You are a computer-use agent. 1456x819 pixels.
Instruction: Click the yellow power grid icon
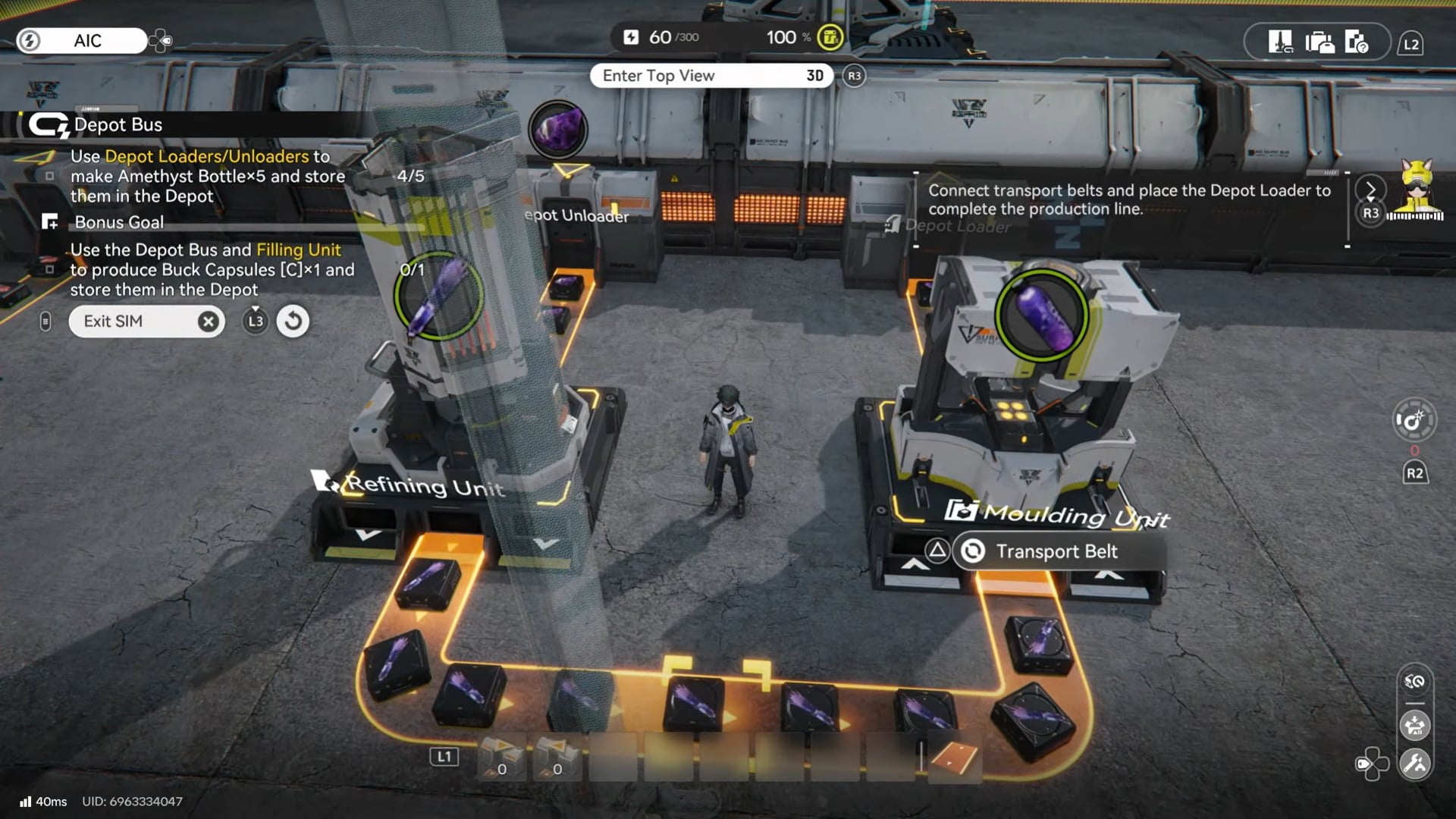tap(830, 37)
